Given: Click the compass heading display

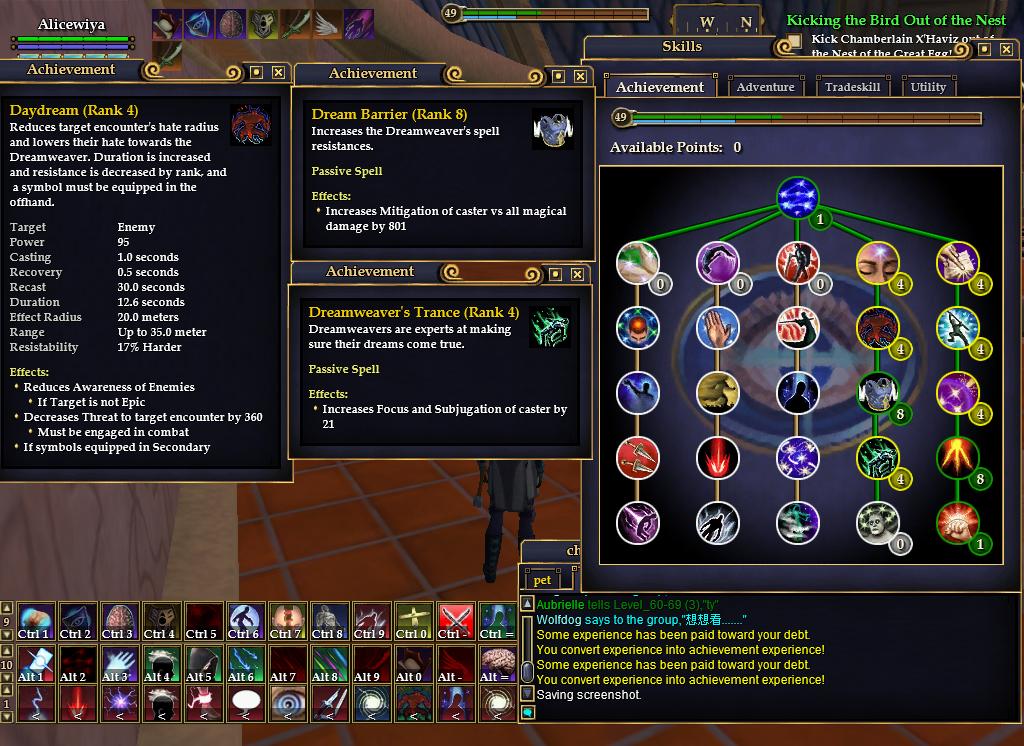Looking at the screenshot, I should click(726, 22).
